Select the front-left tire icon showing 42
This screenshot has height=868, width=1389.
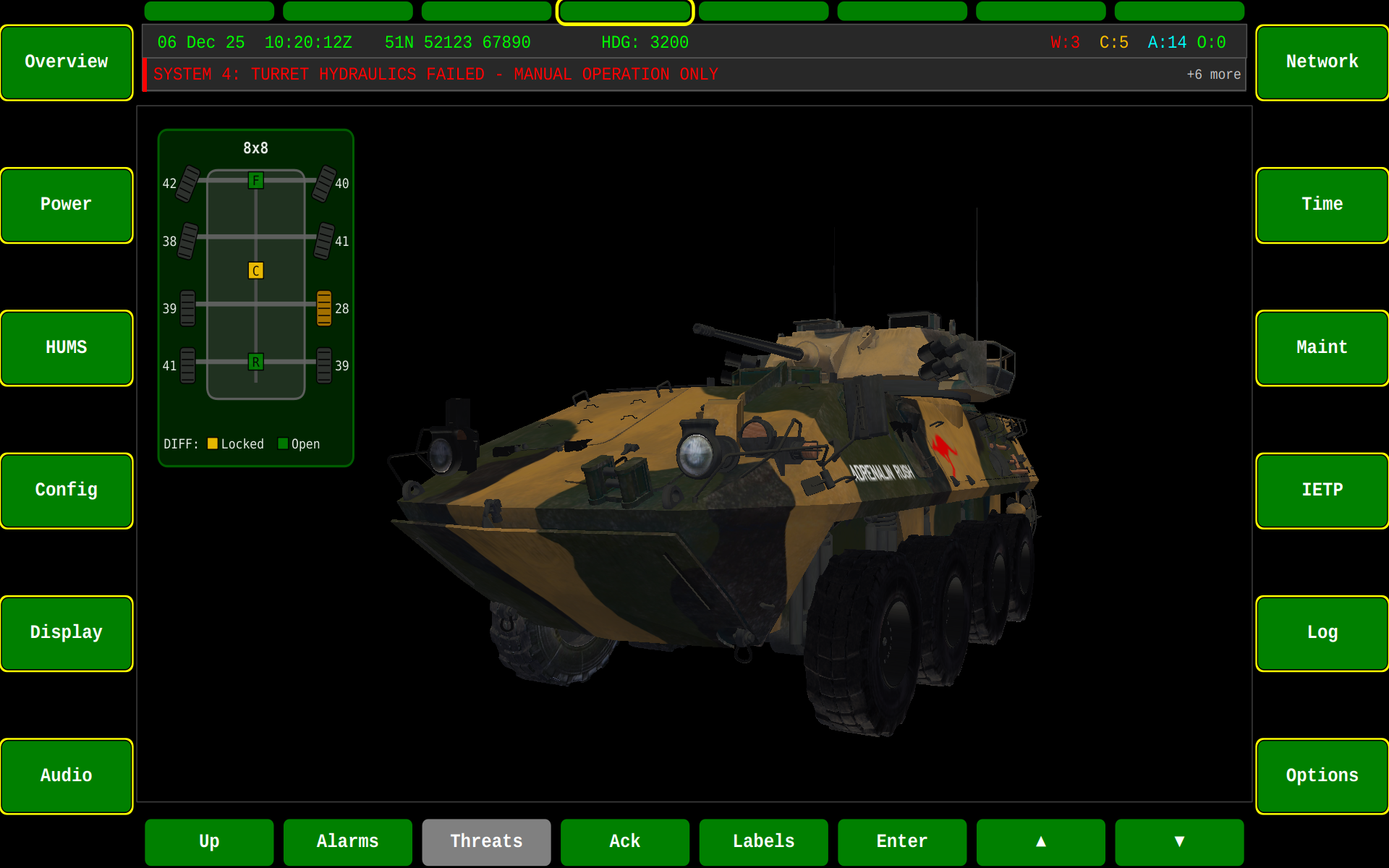[x=187, y=183]
